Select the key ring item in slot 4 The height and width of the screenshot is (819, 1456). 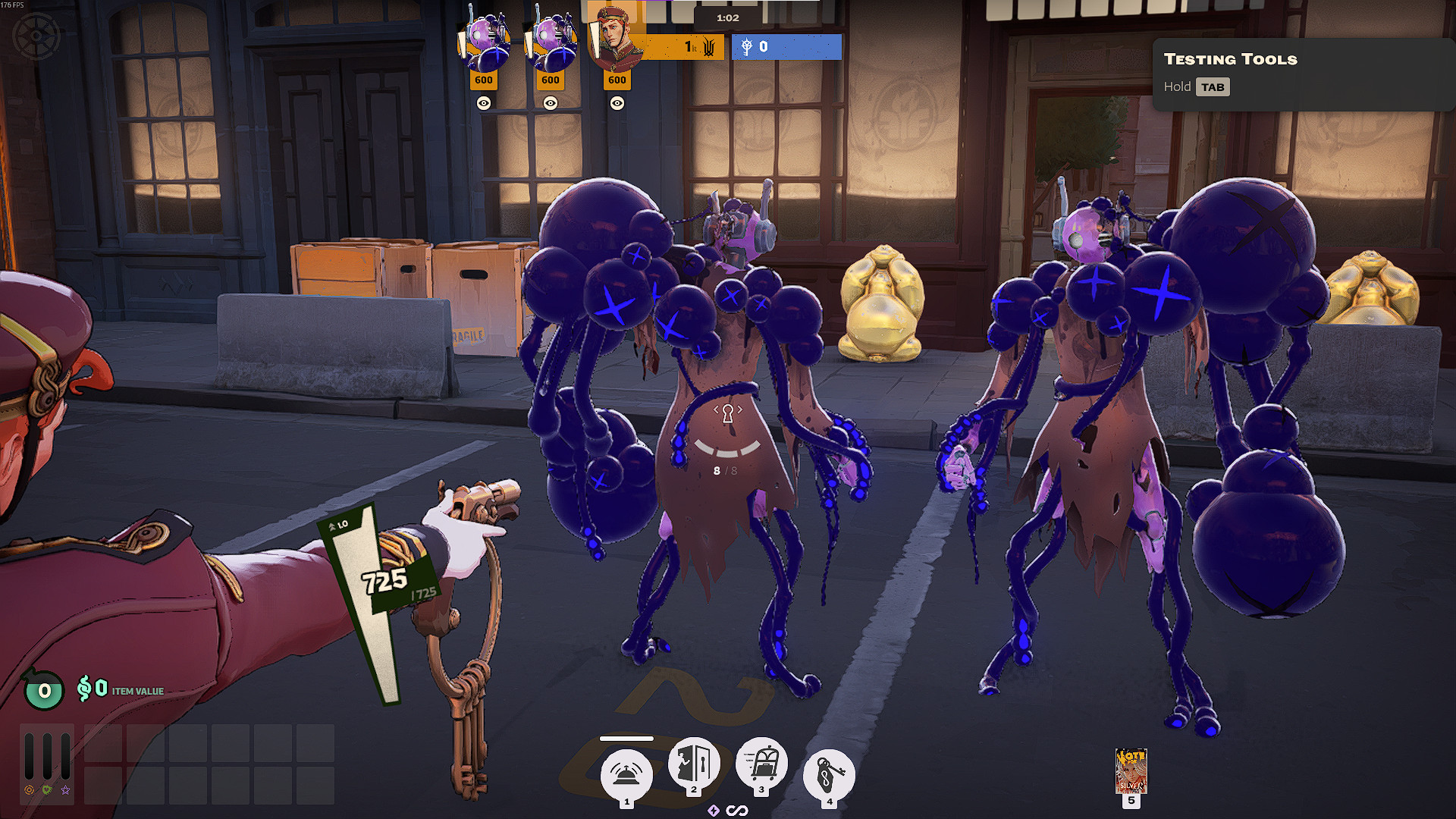click(x=829, y=773)
